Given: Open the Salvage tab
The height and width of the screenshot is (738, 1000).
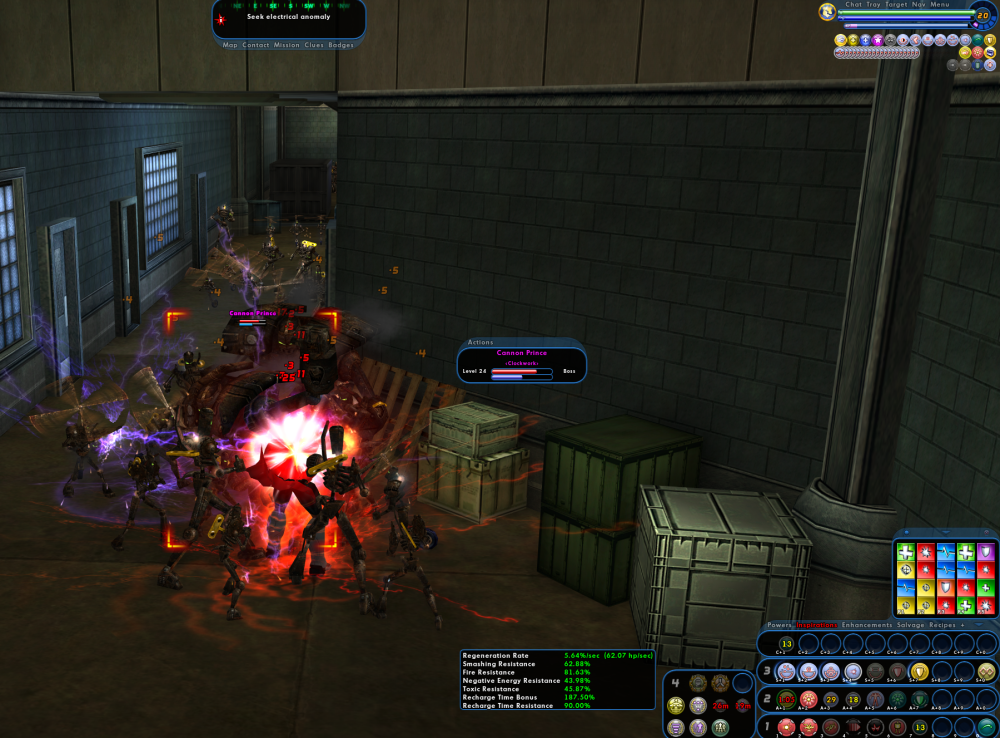Looking at the screenshot, I should (x=911, y=625).
